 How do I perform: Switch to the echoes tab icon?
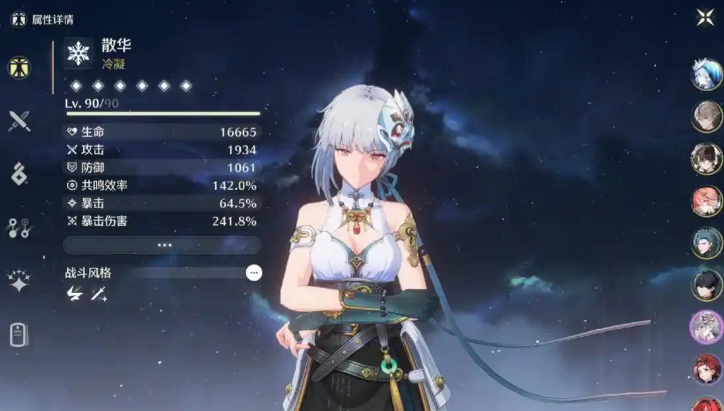click(19, 174)
